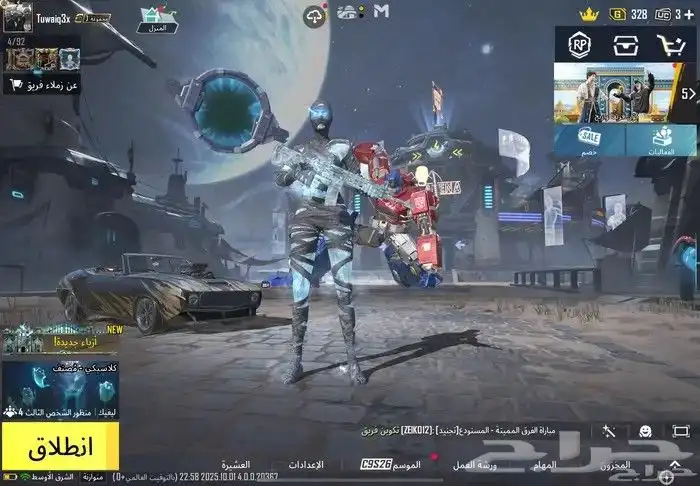The image size is (700, 486).
Task: Open the supply crate menu
Action: pos(625,45)
